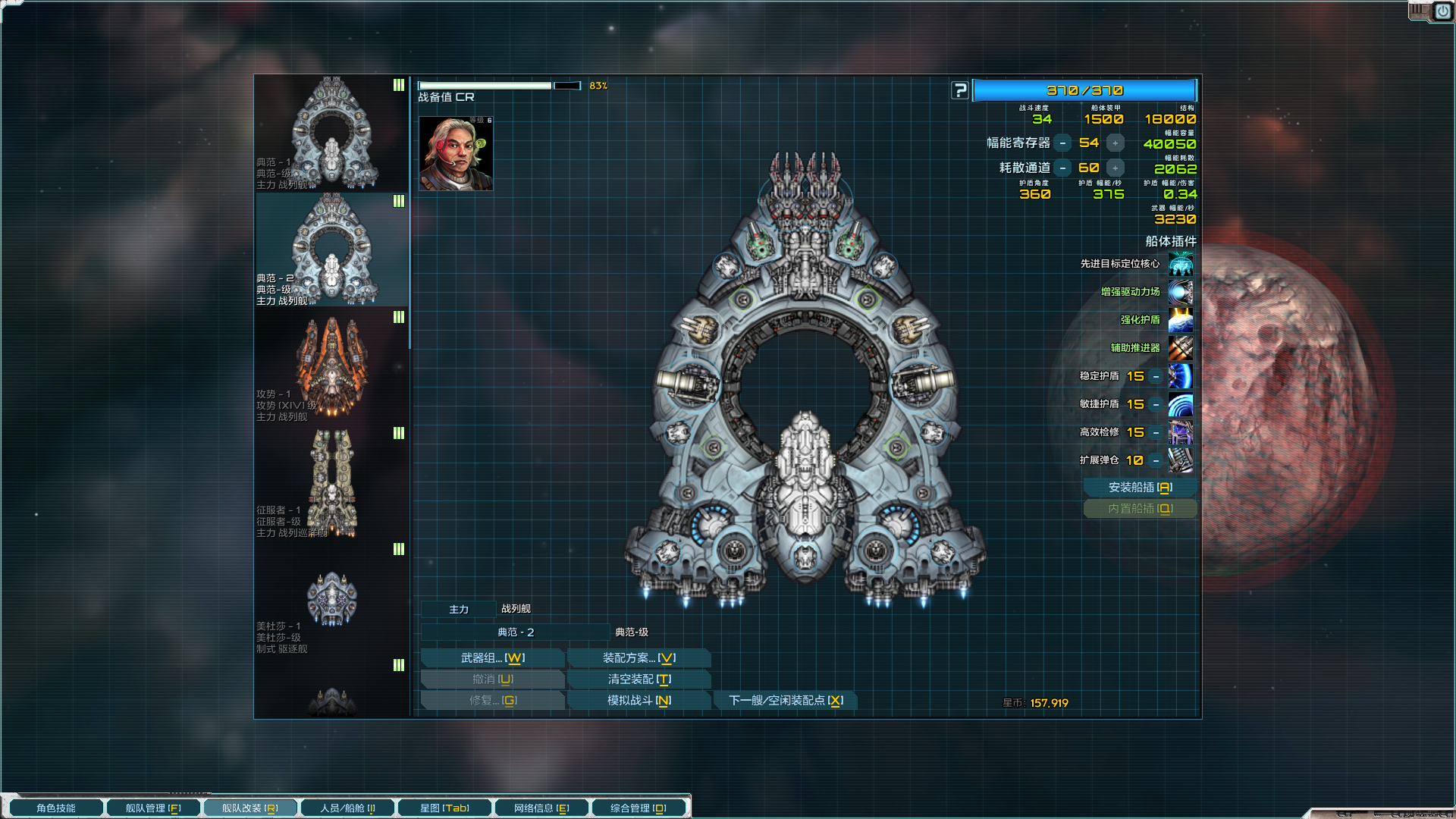Increase capacitors 幅能寄存器 with plus
Screen dimensions: 1456x819
coord(1115,143)
